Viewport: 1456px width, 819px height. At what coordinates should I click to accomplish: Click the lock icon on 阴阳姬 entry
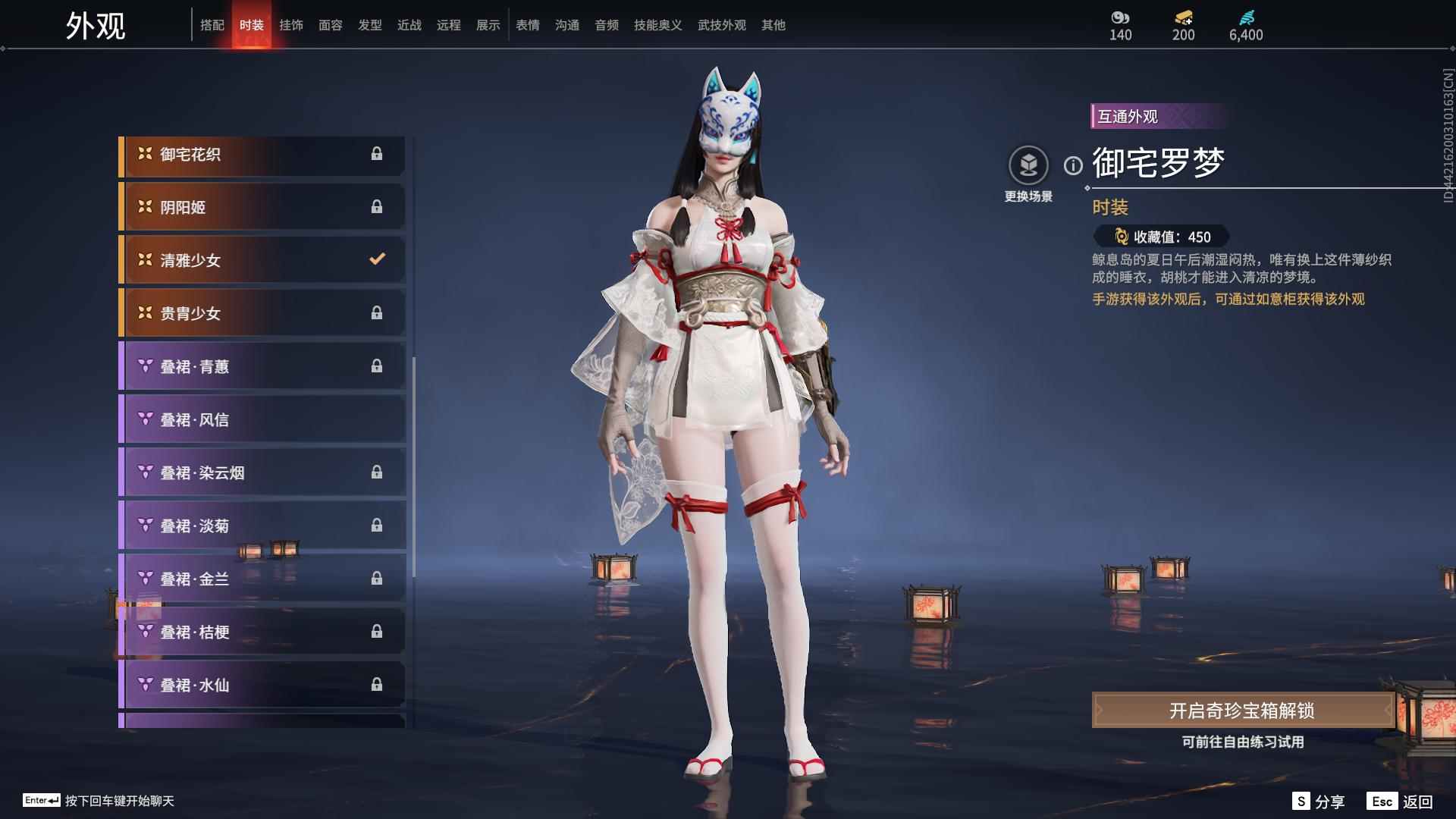(377, 206)
